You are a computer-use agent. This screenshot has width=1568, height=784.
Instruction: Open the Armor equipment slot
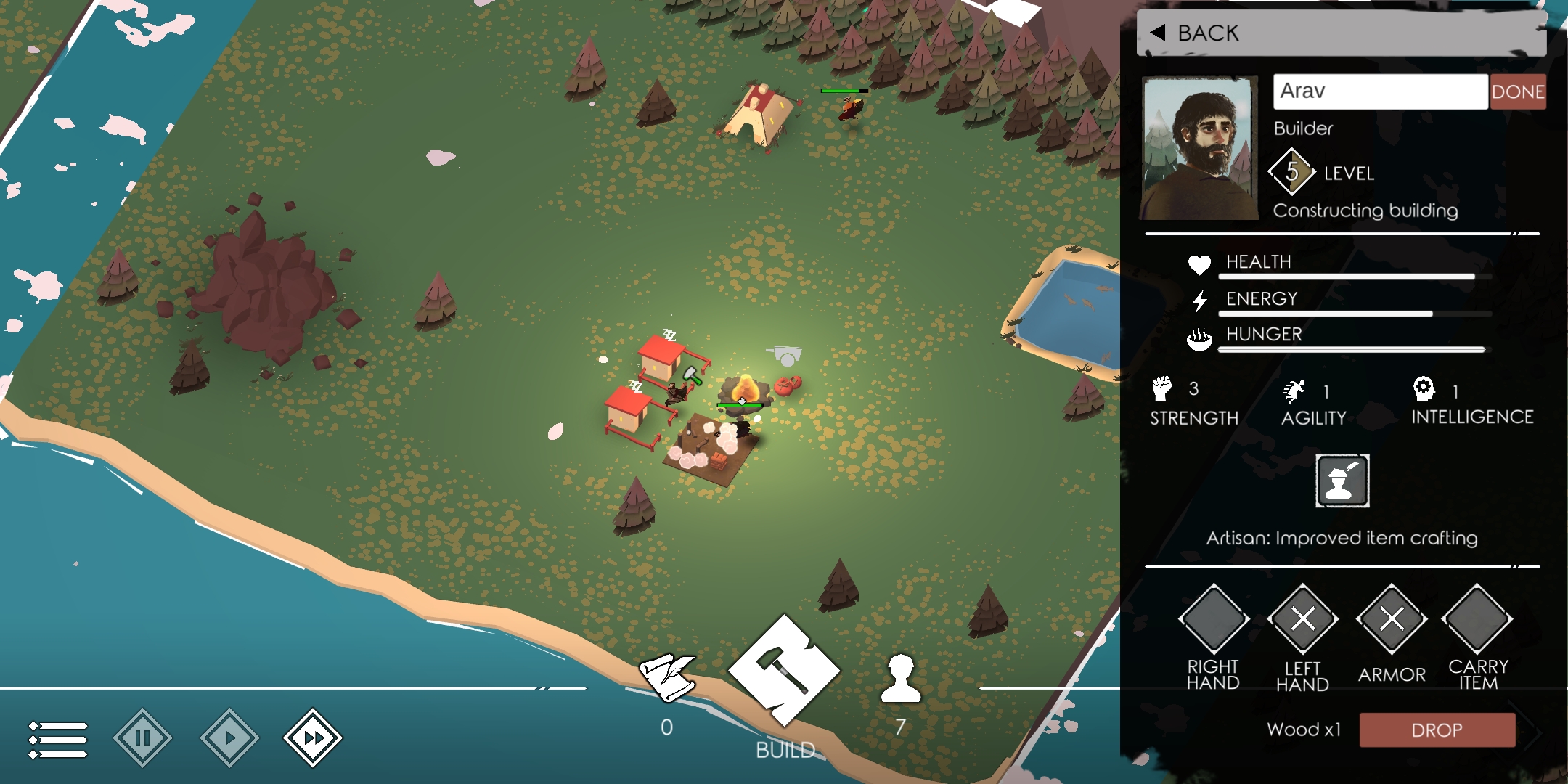1391,619
